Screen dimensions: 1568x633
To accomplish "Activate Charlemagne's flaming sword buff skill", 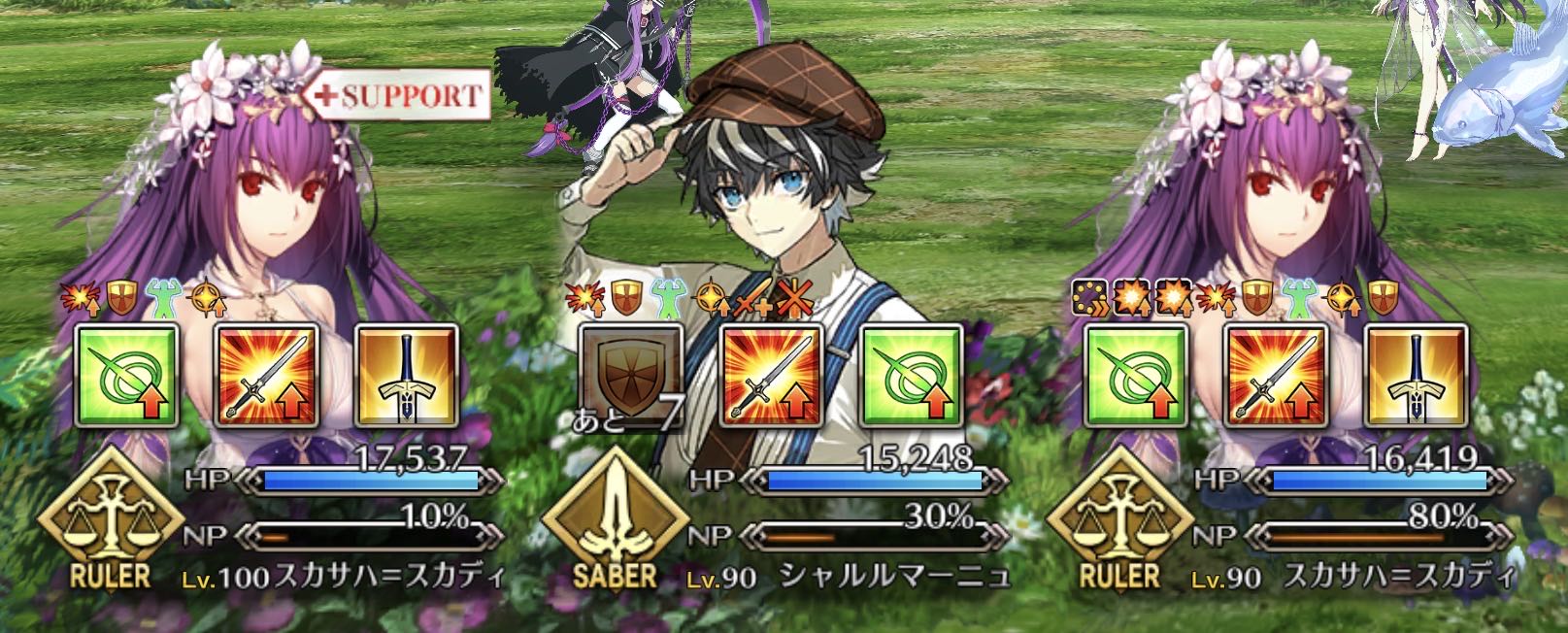I will 772,375.
